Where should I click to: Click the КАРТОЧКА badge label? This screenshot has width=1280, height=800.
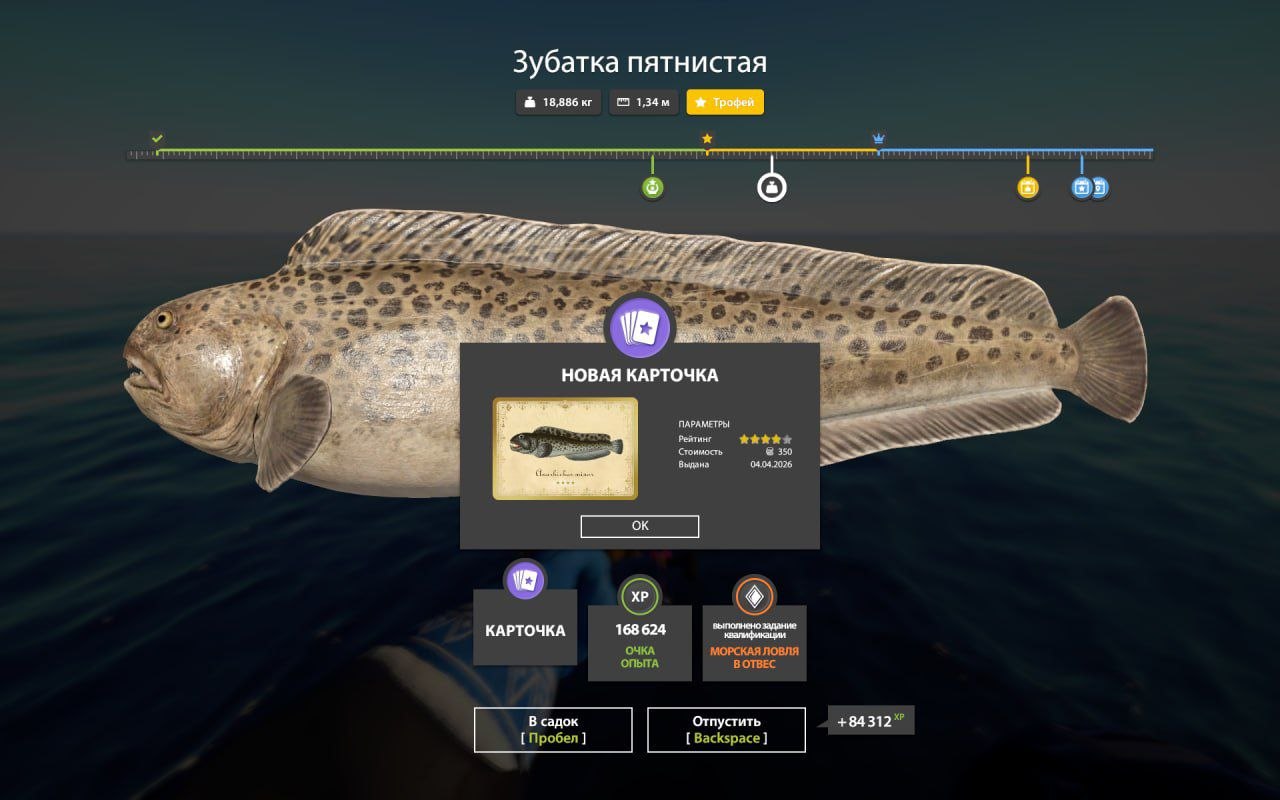(527, 630)
